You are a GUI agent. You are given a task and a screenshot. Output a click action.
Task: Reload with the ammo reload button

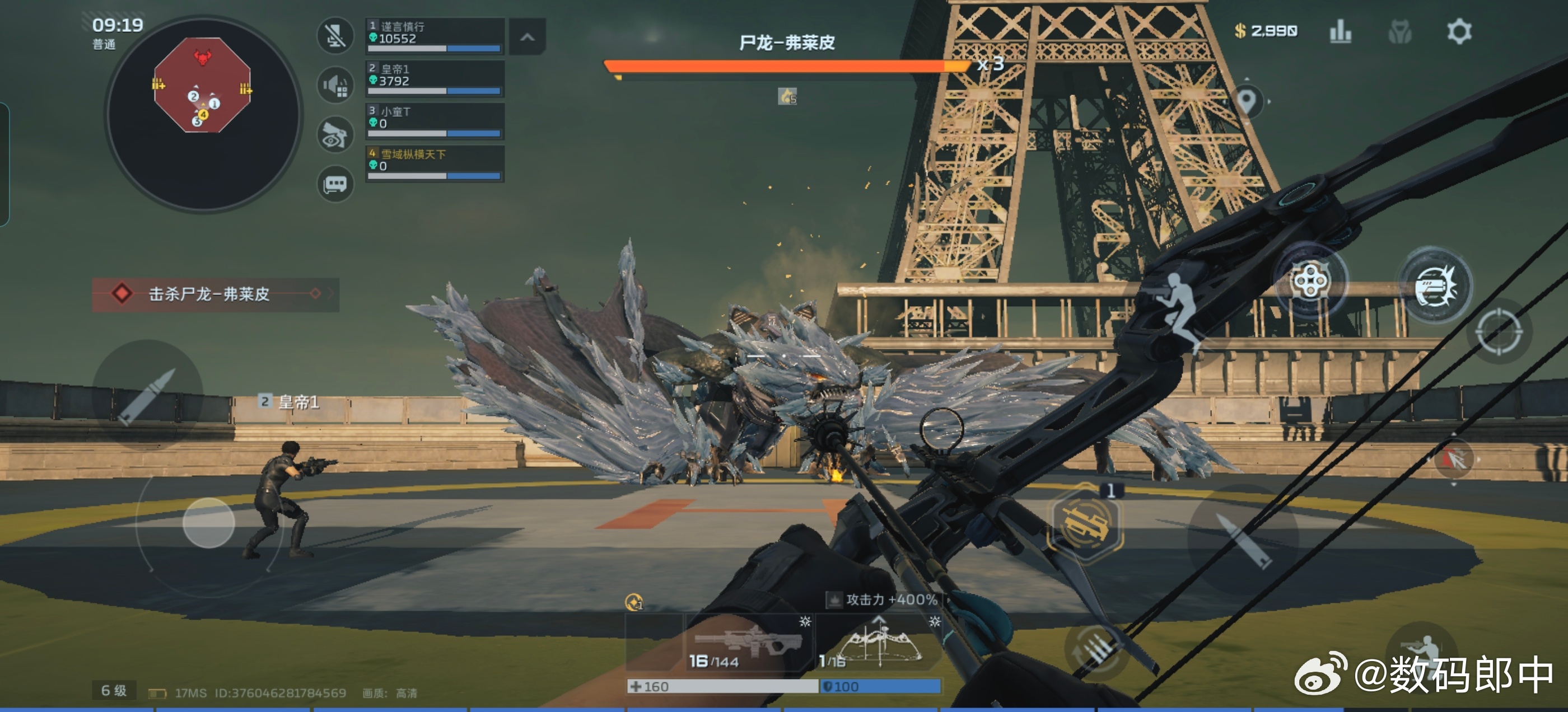[x=1097, y=654]
